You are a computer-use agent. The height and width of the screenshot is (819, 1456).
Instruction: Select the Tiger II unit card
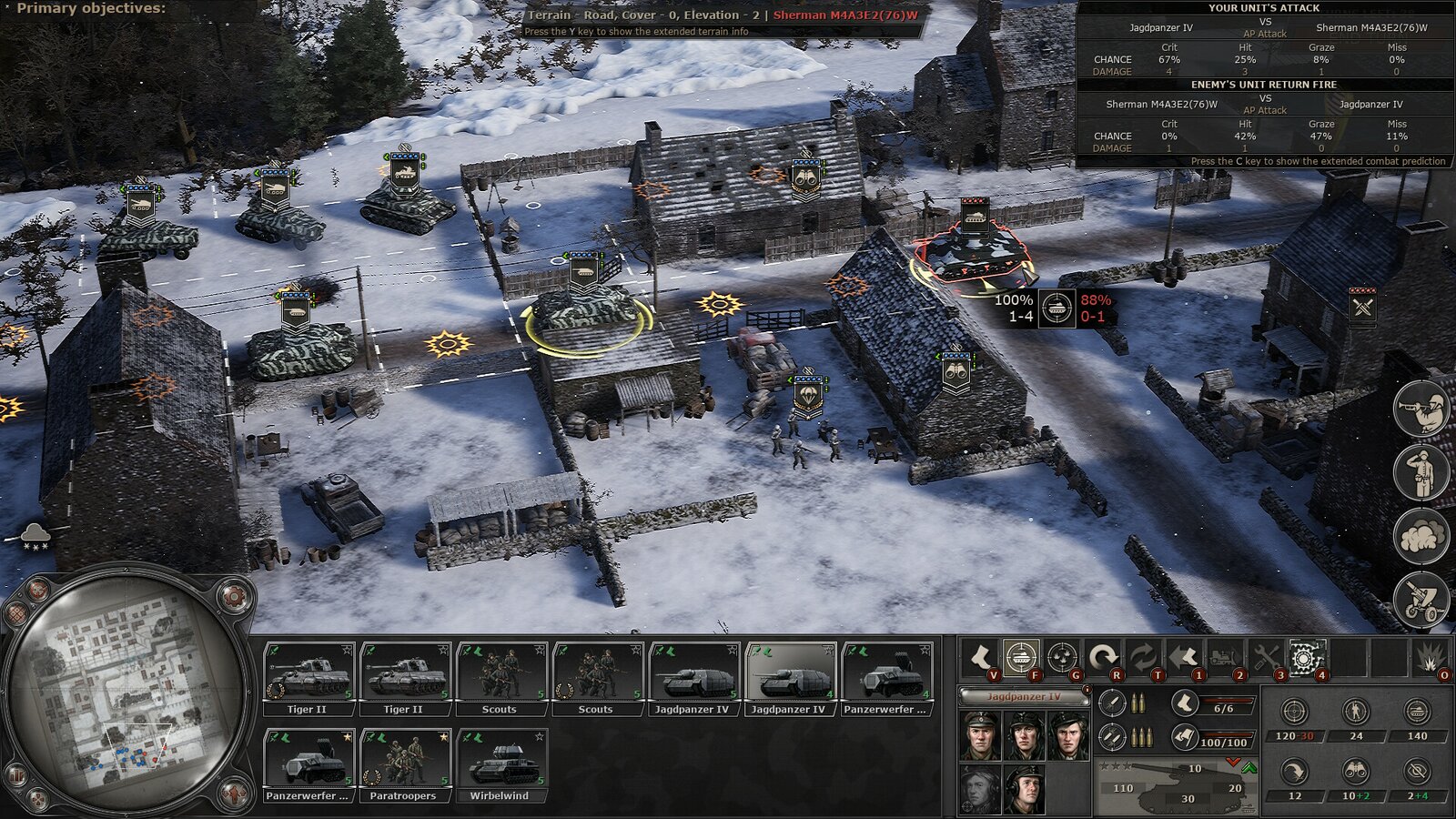point(308,673)
